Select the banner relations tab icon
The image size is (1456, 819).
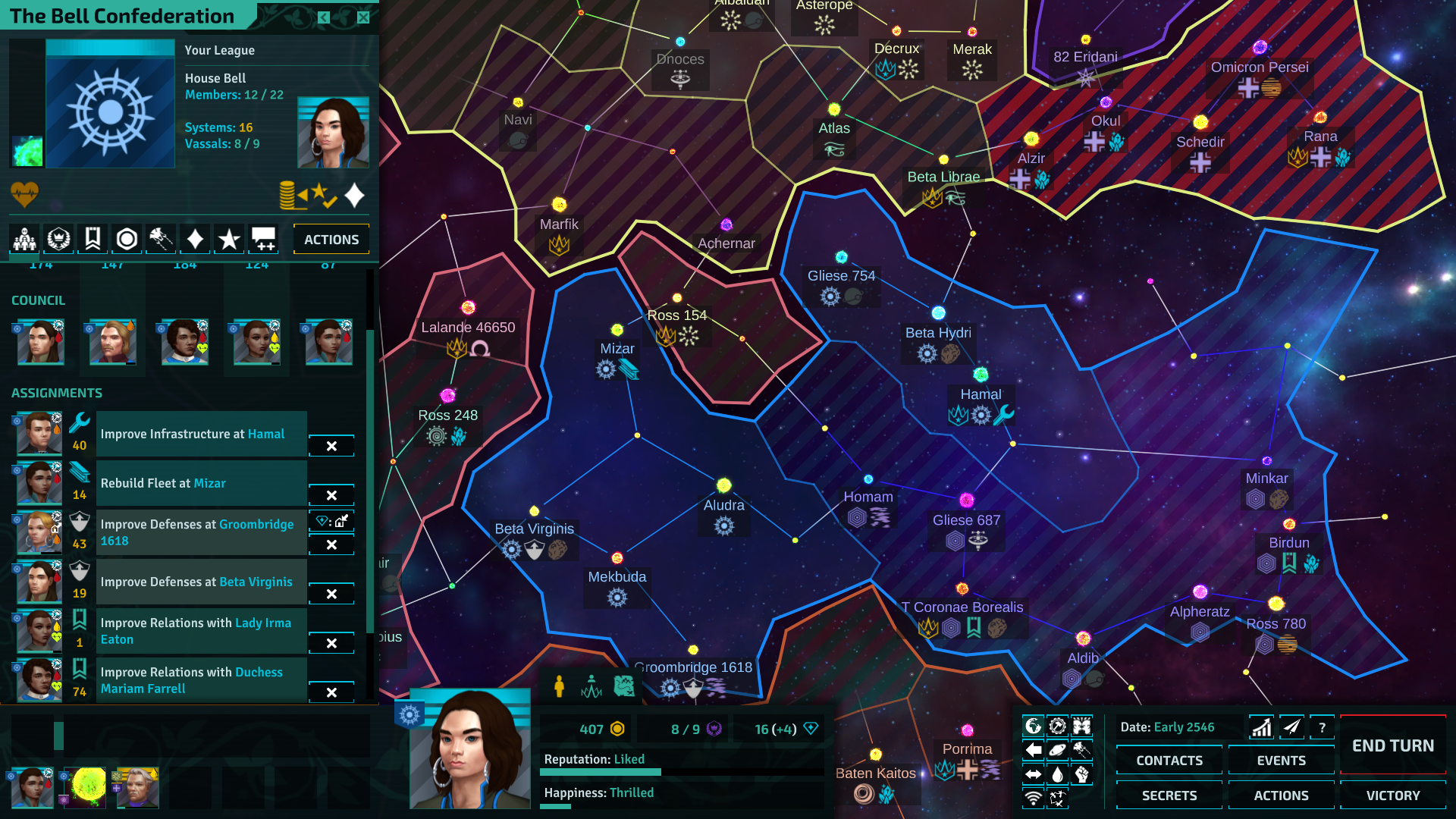coord(93,238)
